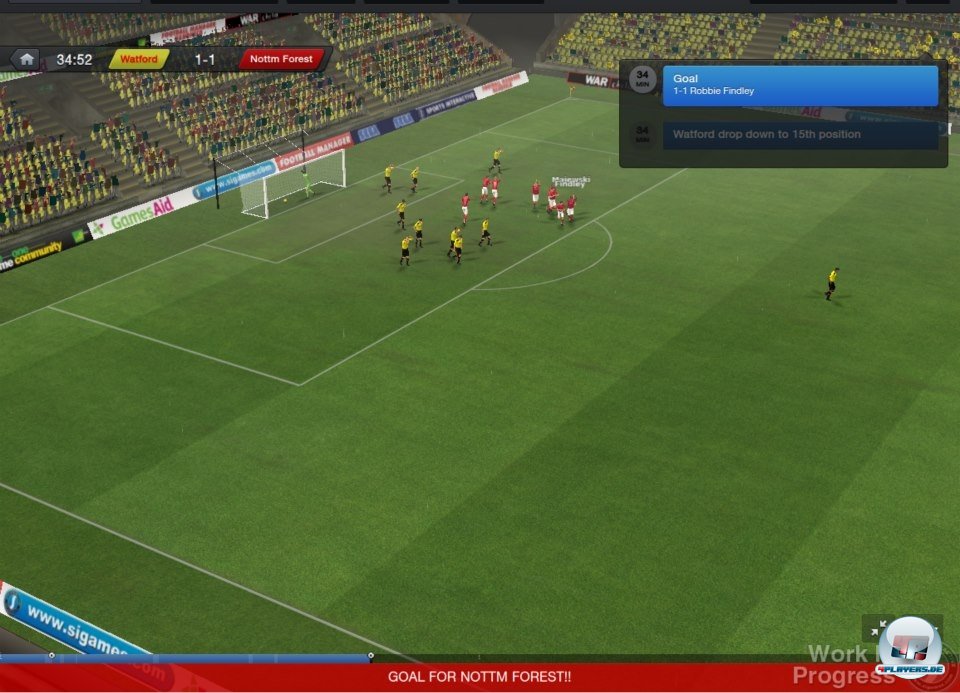Click the match timeline's current position marker

[x=371, y=656]
